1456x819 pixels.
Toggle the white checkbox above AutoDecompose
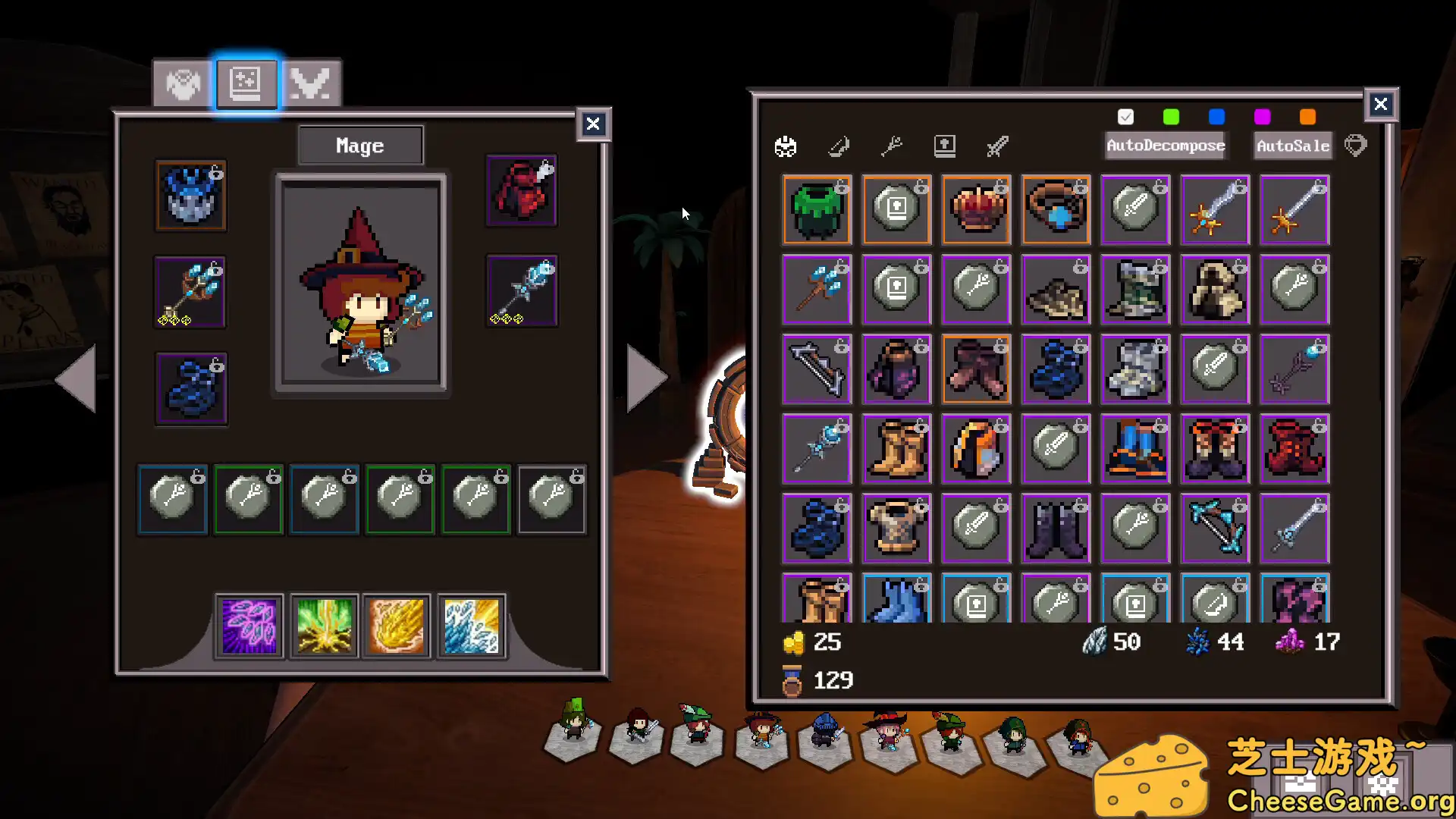1125,117
